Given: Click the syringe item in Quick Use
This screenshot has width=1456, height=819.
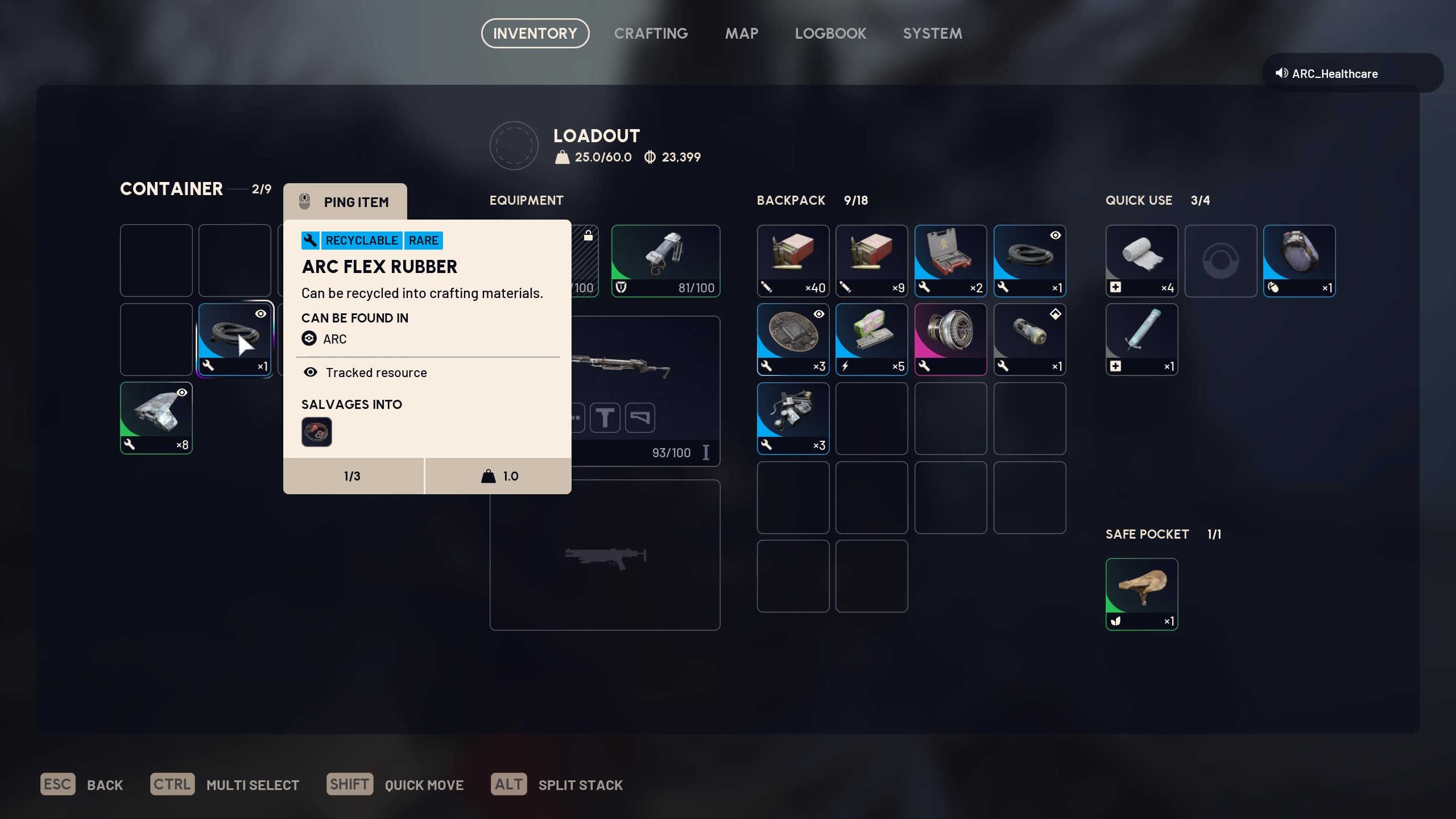Looking at the screenshot, I should pos(1140,340).
